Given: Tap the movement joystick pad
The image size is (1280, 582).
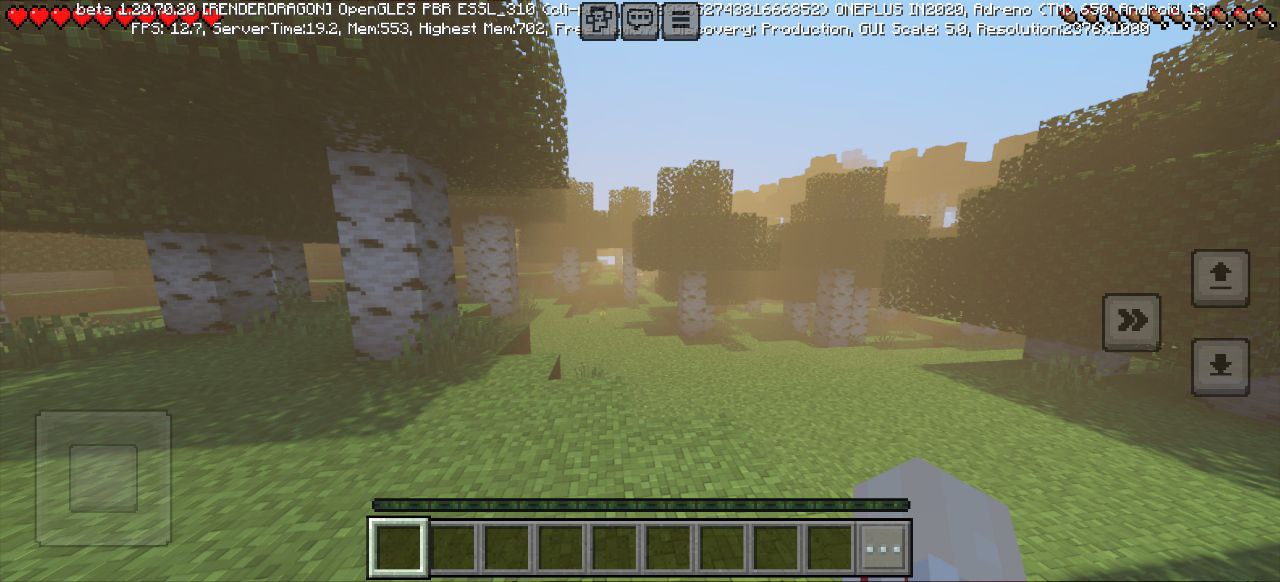Looking at the screenshot, I should (103, 478).
